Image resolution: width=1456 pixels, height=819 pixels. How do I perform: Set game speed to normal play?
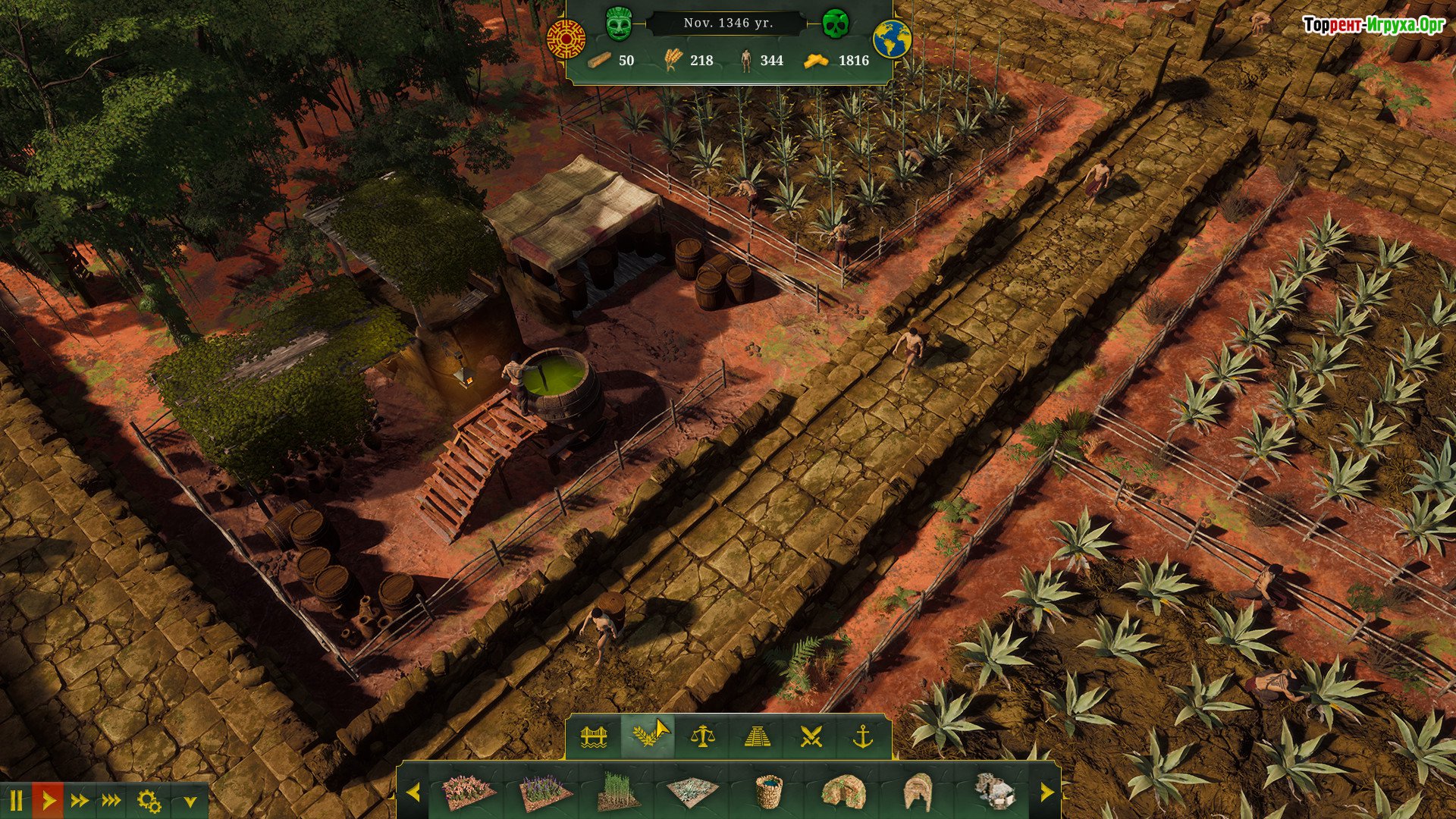click(49, 800)
